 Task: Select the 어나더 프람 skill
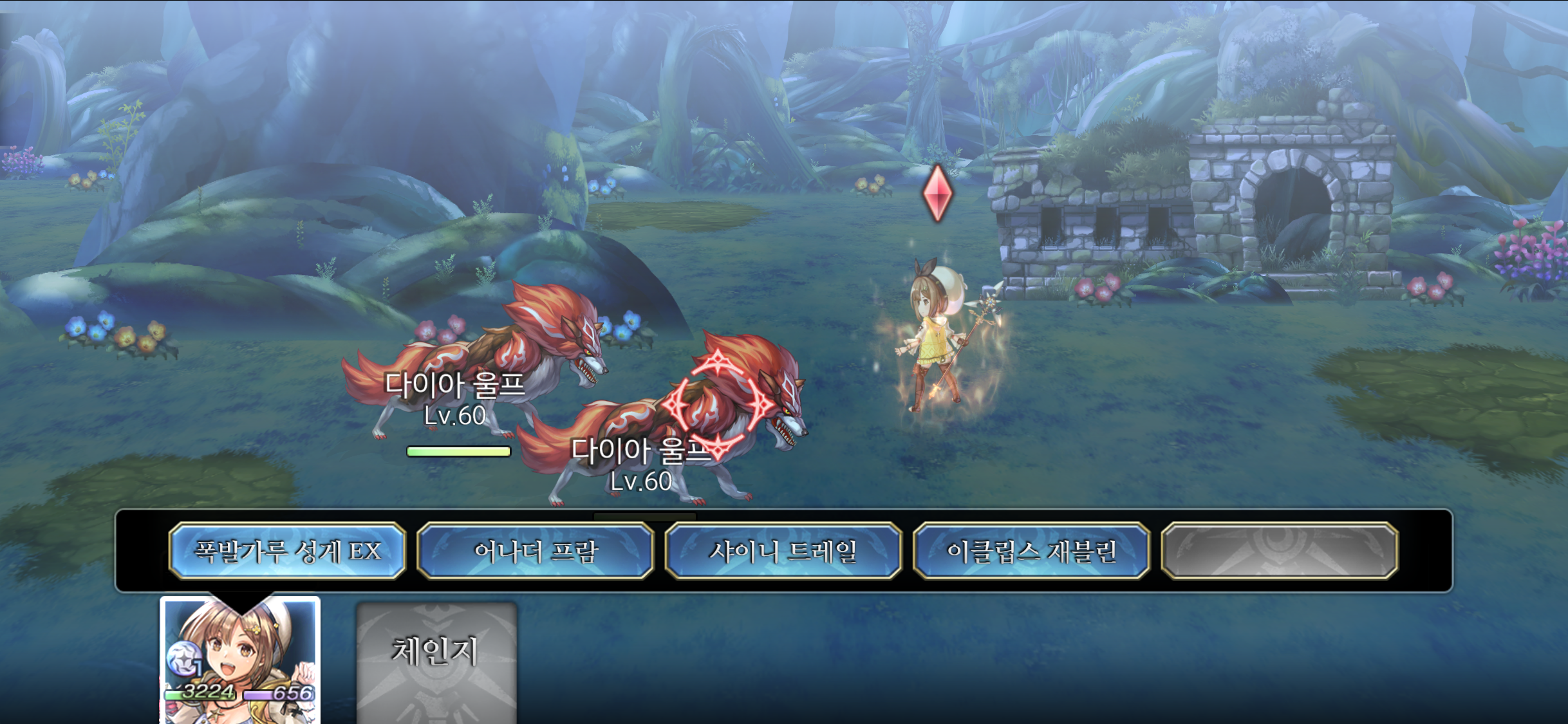536,551
